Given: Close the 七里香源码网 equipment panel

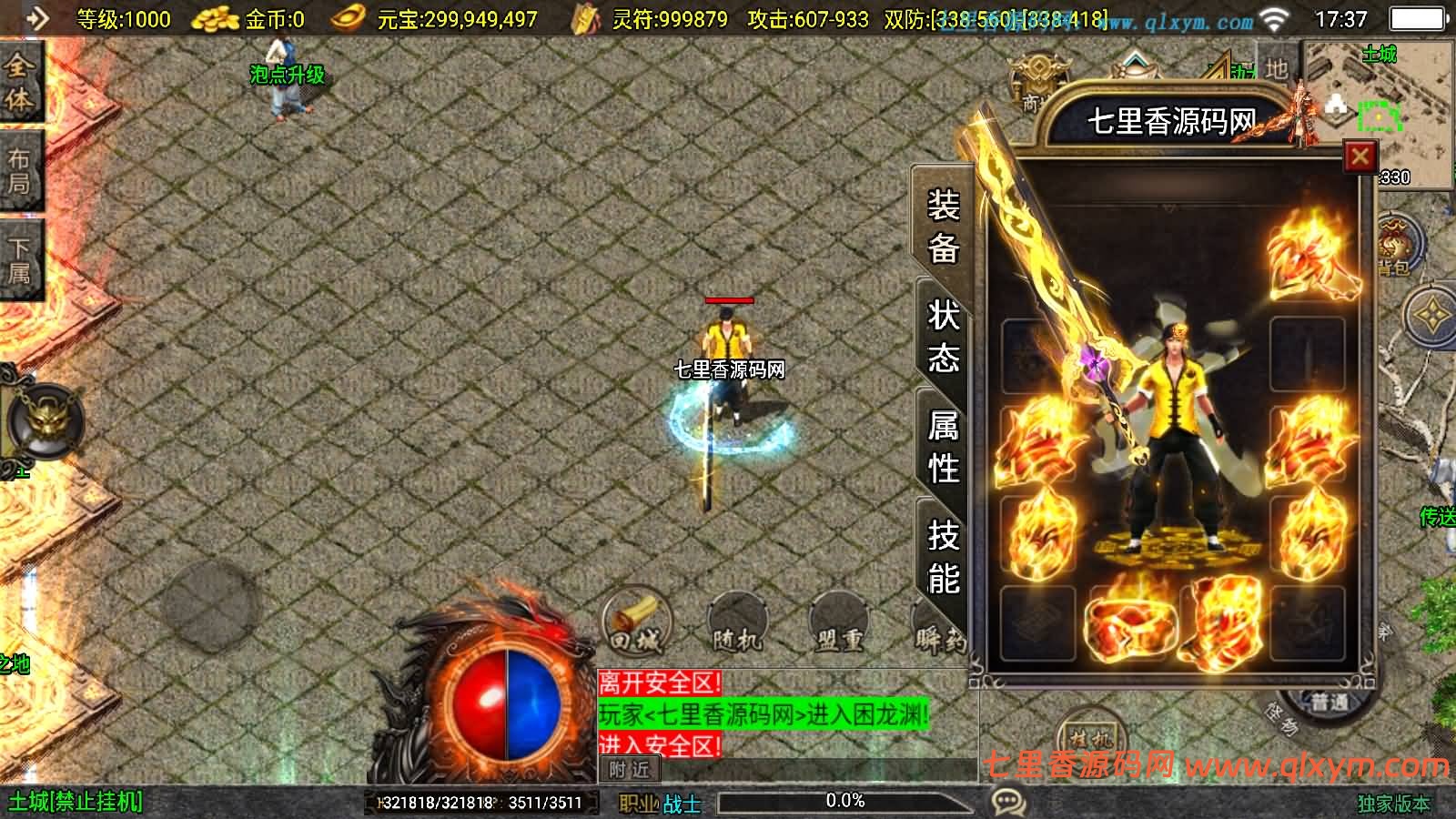Looking at the screenshot, I should coord(1360,156).
